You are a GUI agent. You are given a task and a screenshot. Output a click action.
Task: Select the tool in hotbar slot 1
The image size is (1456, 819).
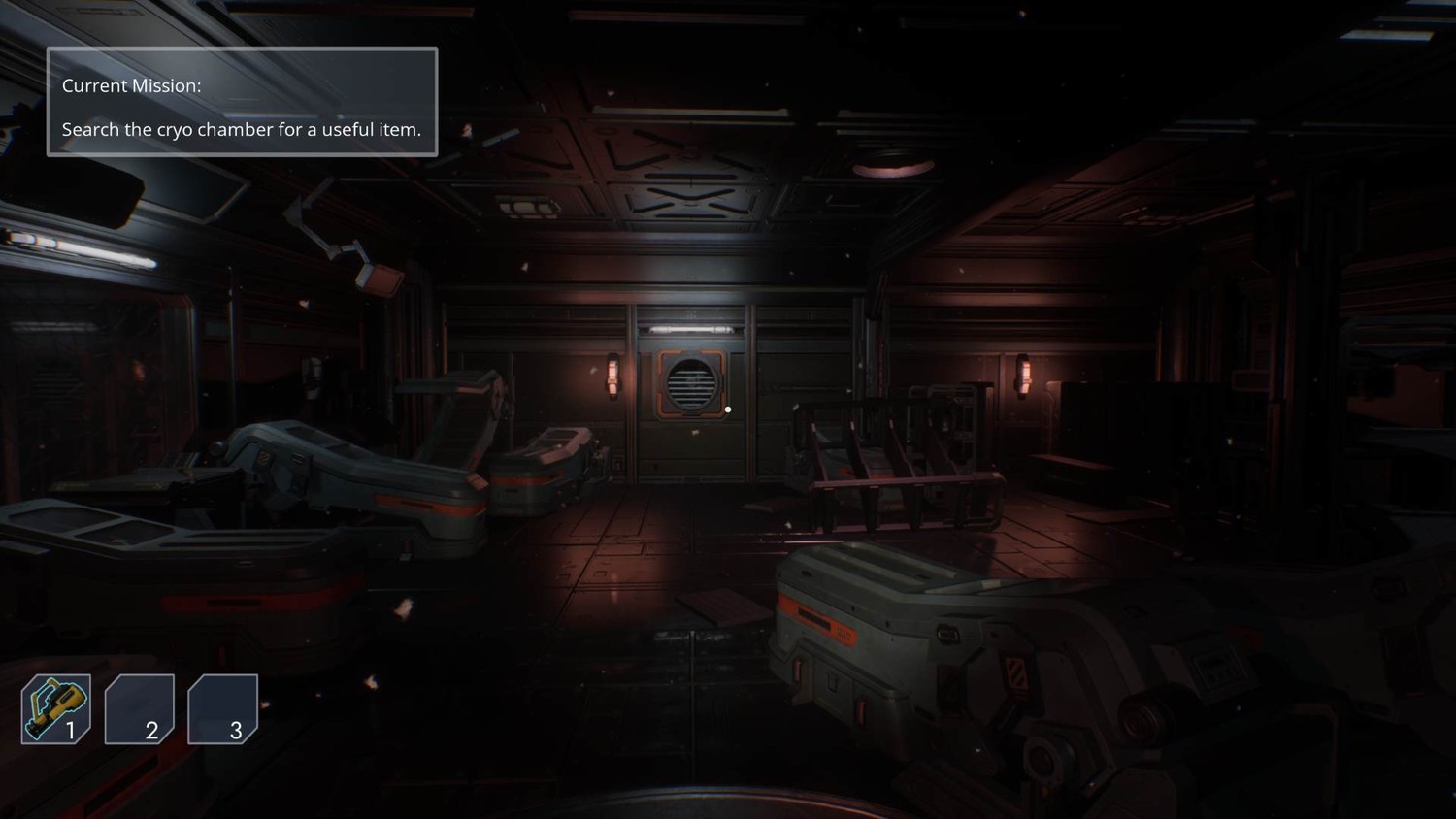click(x=56, y=709)
